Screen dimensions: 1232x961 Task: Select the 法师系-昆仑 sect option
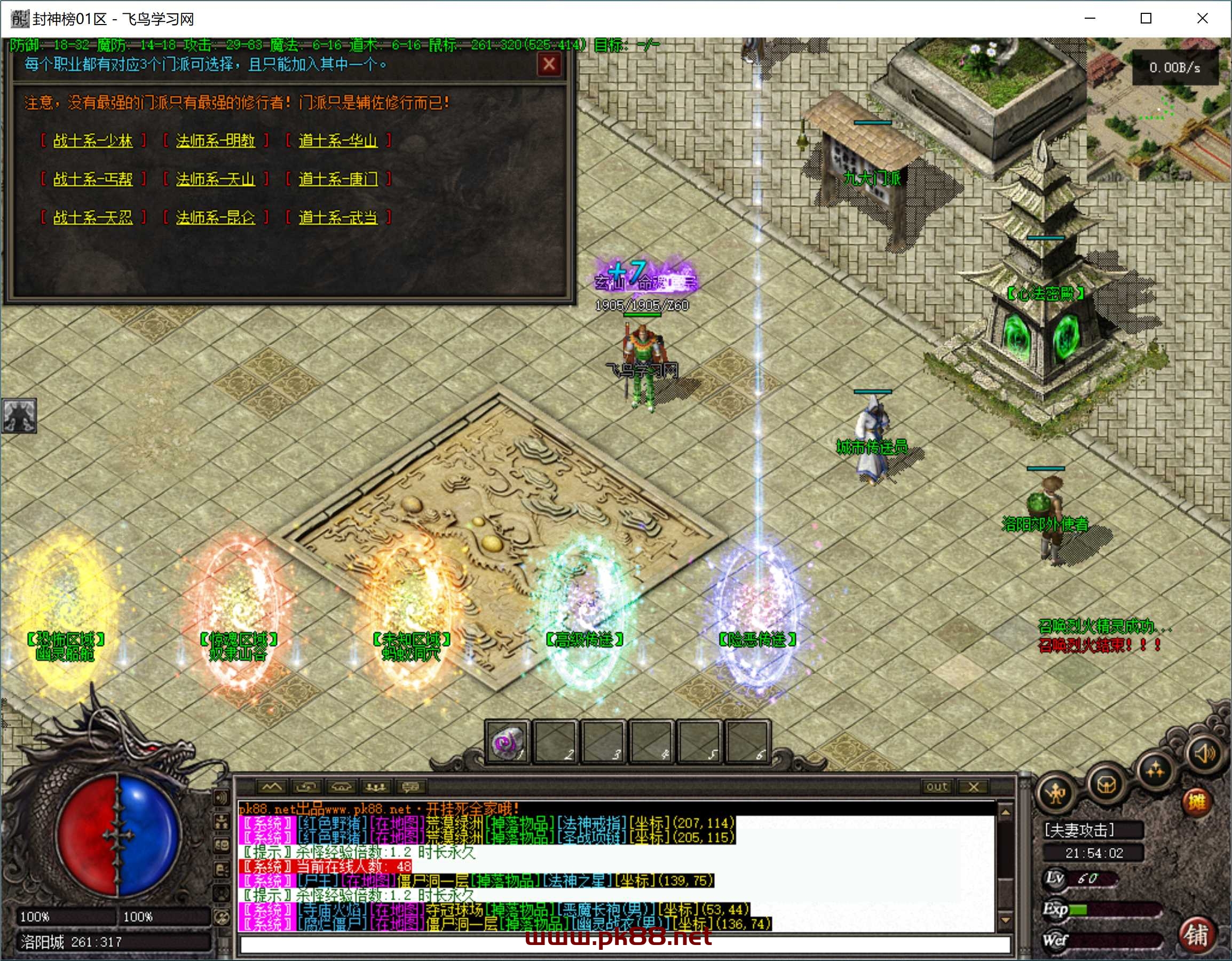(215, 217)
